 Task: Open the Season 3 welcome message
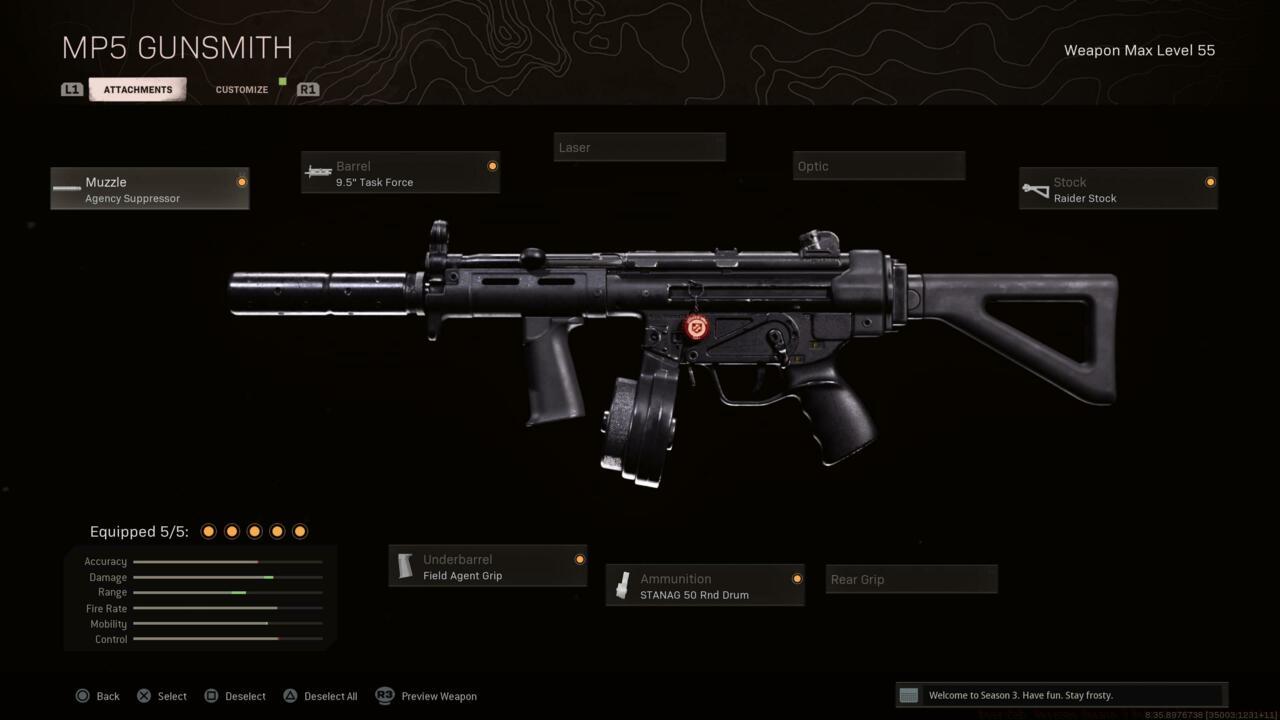click(x=1060, y=695)
